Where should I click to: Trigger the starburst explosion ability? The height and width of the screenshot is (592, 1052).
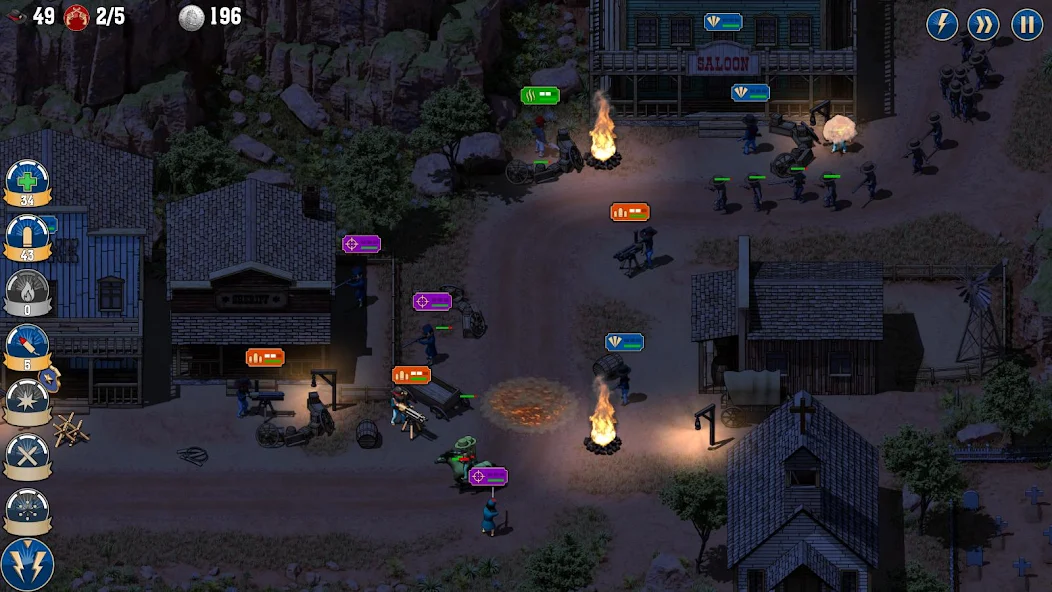pyautogui.click(x=27, y=401)
